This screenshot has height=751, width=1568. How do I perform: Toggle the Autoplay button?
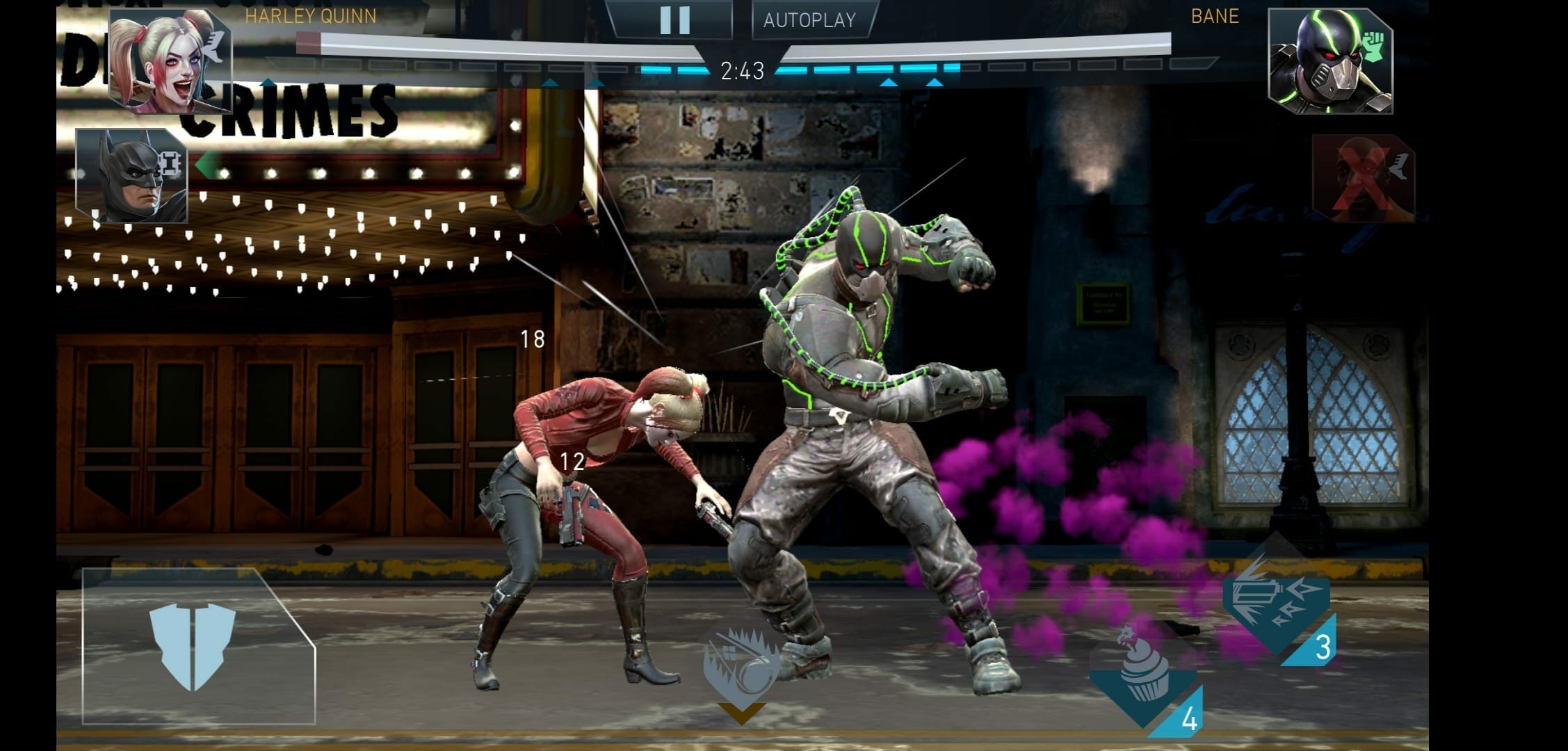[x=810, y=20]
